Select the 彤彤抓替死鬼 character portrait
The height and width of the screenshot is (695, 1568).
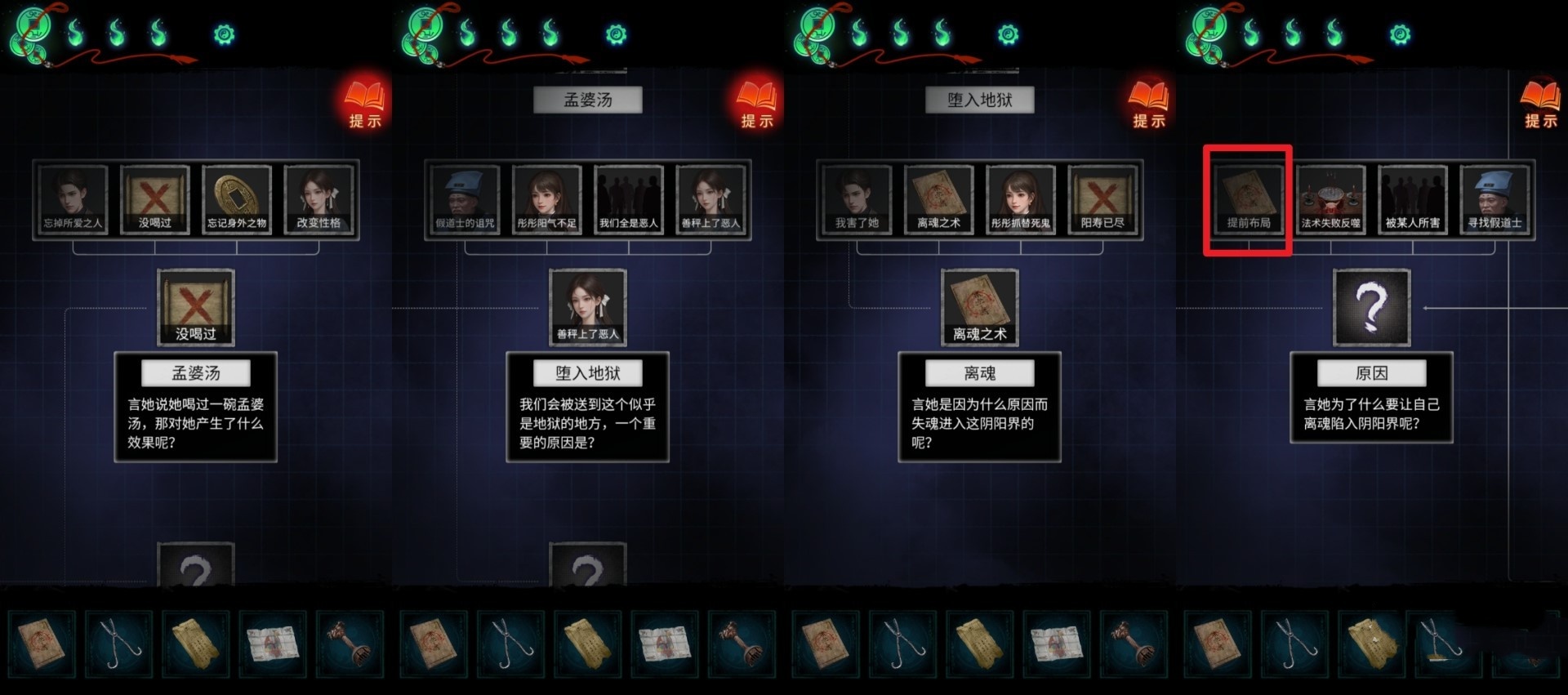1021,198
